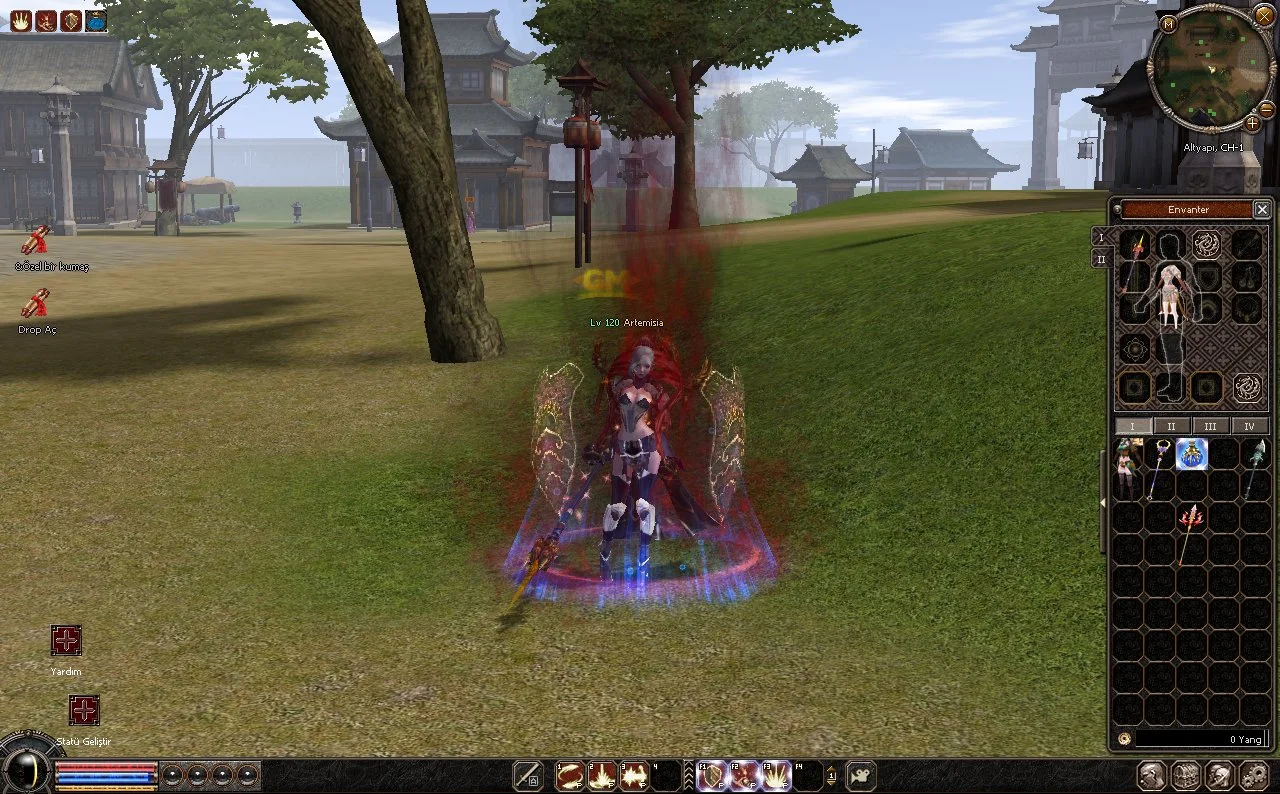
Task: Select inventory page IV tab
Action: pyautogui.click(x=1249, y=426)
